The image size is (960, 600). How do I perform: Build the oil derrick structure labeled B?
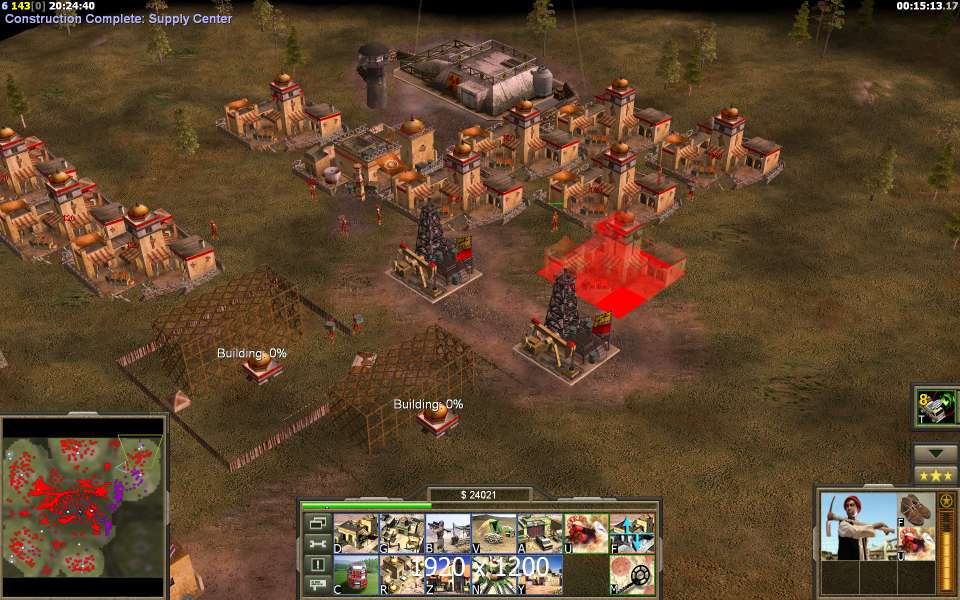coord(446,533)
